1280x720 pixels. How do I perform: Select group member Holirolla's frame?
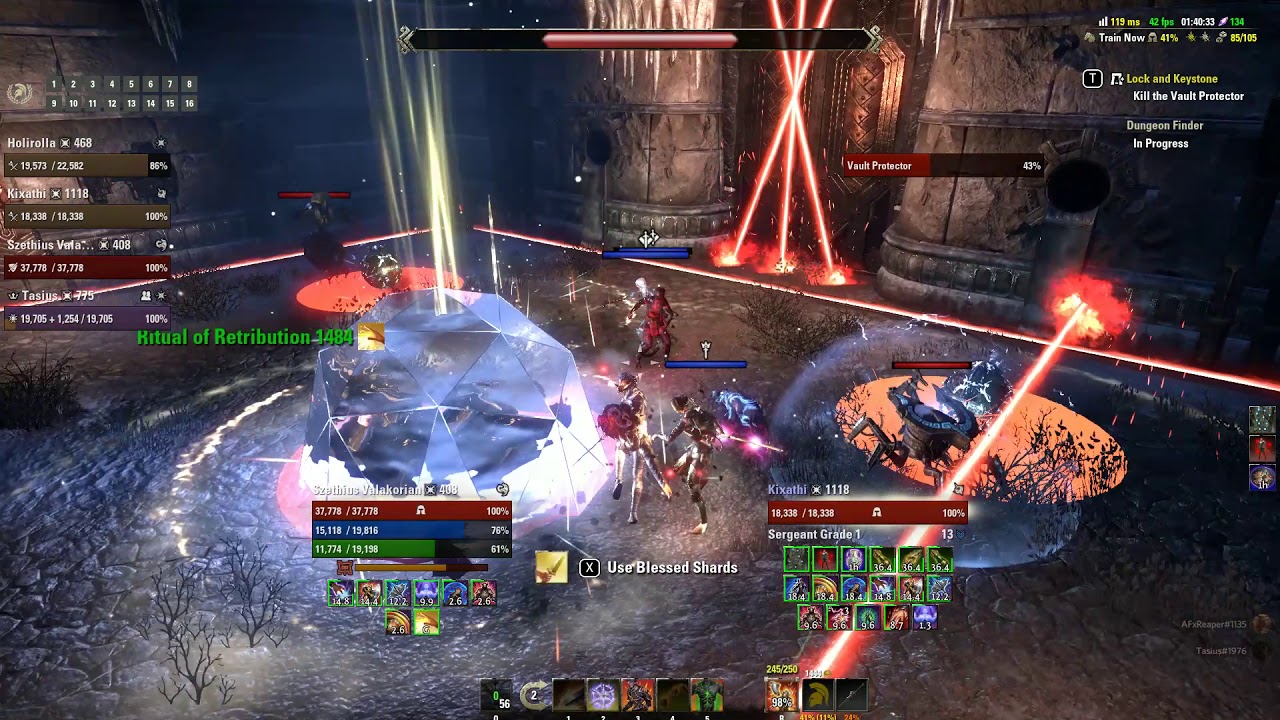pyautogui.click(x=87, y=156)
